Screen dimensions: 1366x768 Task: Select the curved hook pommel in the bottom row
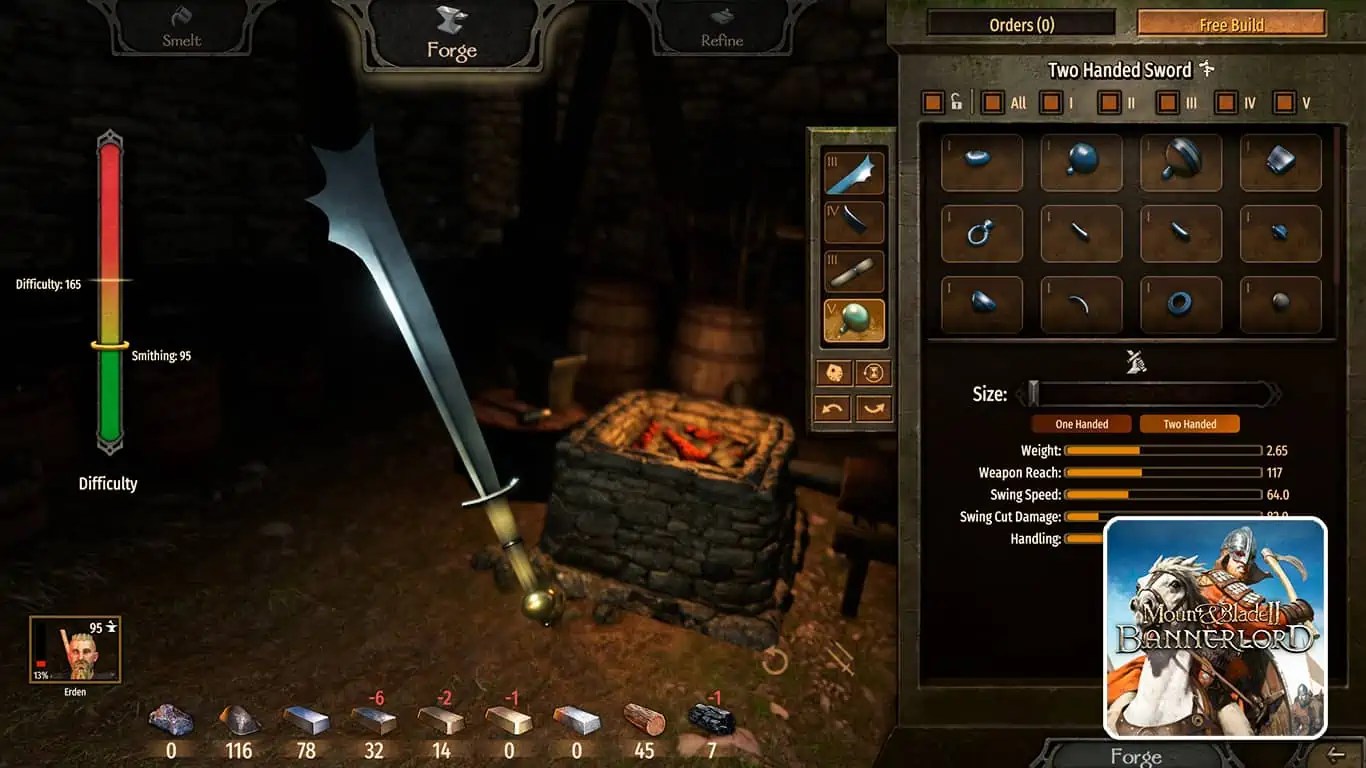(x=1081, y=303)
